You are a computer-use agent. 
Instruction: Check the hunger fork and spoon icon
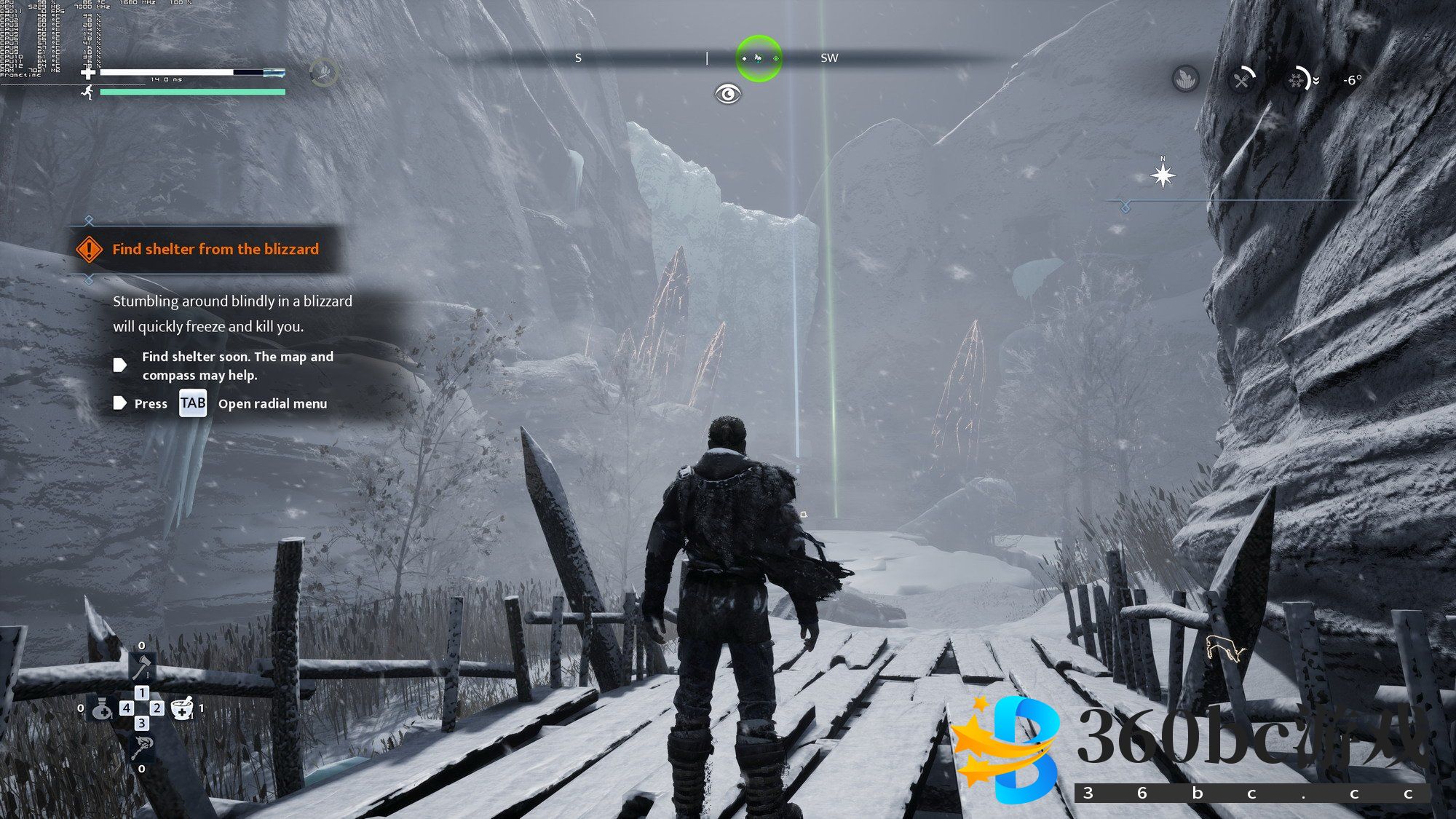point(1242,79)
